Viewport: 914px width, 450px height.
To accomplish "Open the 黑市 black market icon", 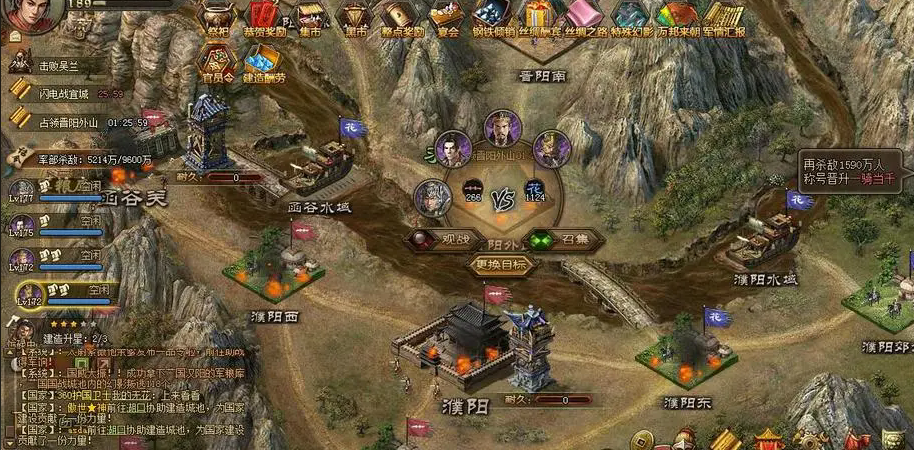I will pos(354,17).
